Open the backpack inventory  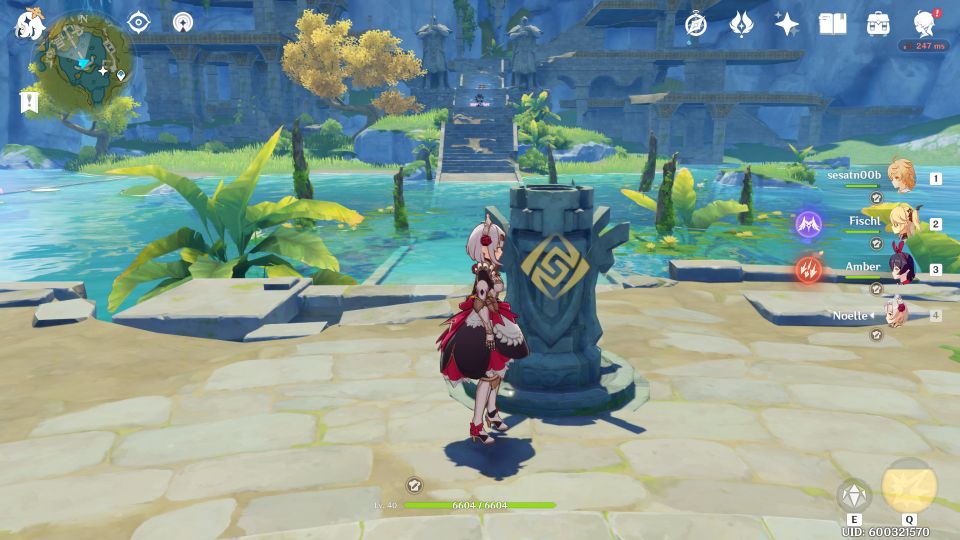(x=878, y=24)
